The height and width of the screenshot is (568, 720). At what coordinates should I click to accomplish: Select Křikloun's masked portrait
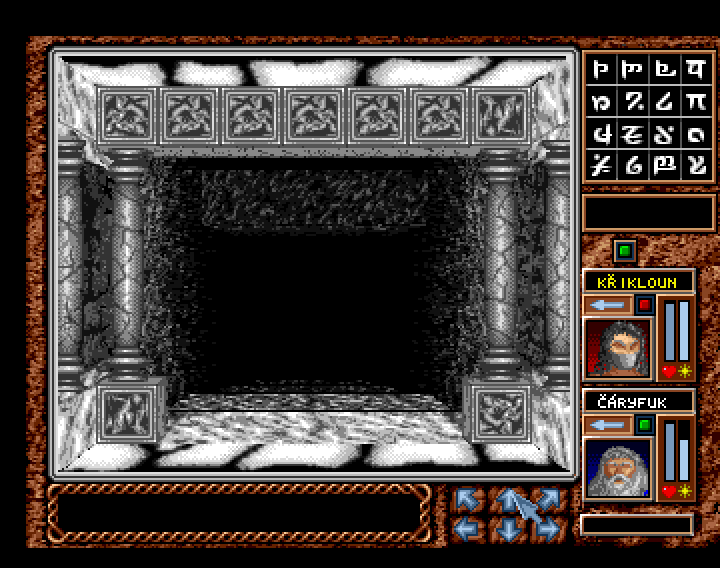click(617, 348)
